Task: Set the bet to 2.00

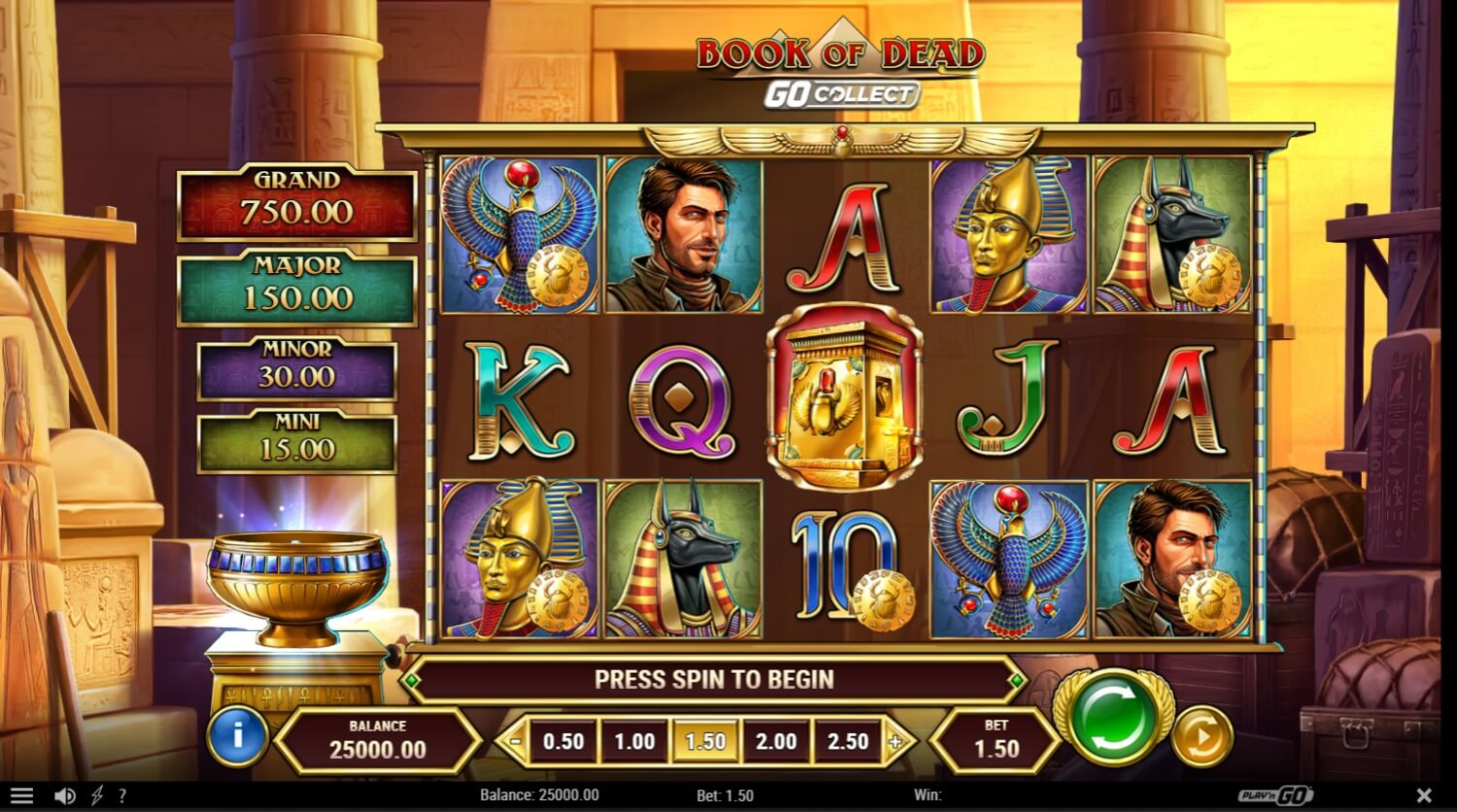Action: [776, 742]
